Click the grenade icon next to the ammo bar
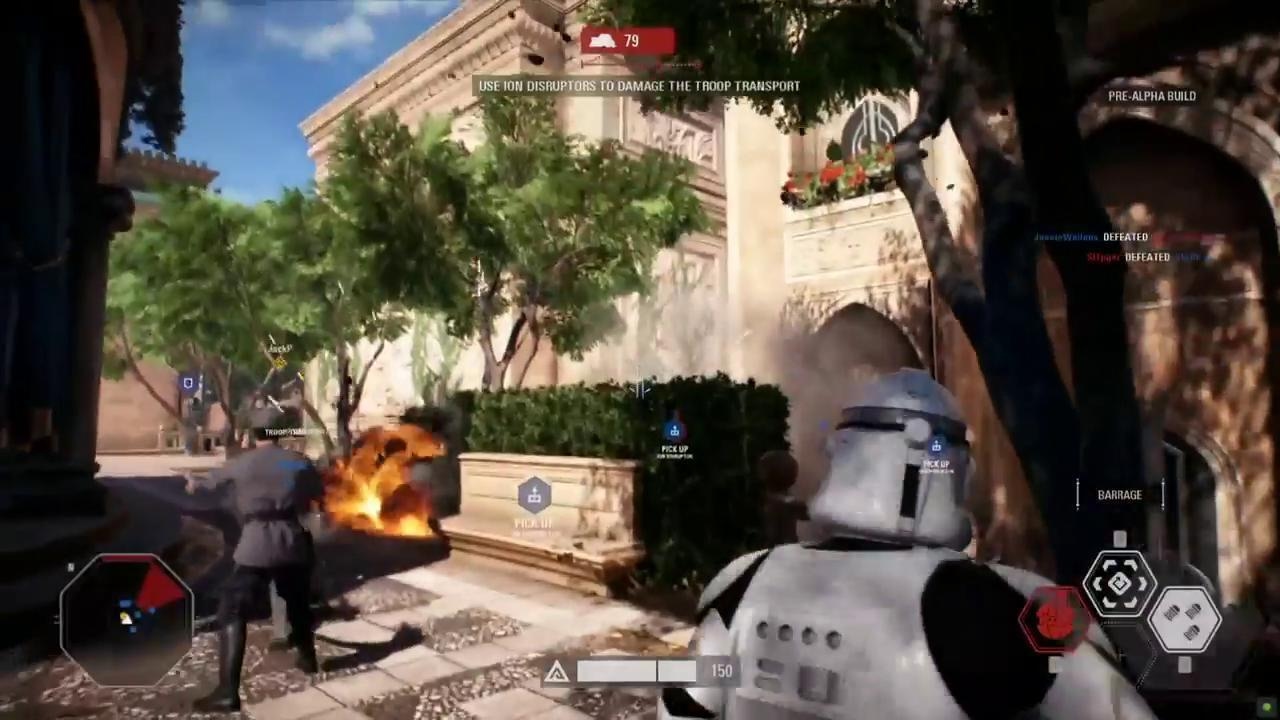Screen dimensions: 1280x720 pyautogui.click(x=557, y=671)
